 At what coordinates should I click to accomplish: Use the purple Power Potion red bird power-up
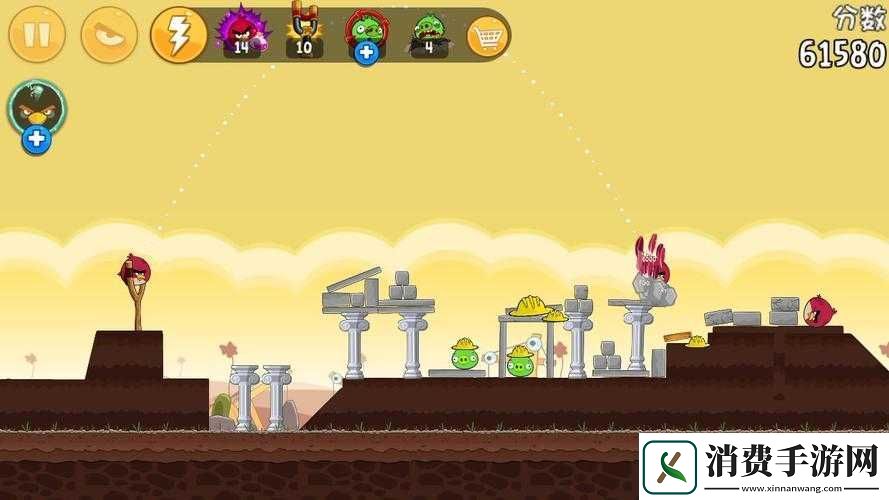point(242,31)
